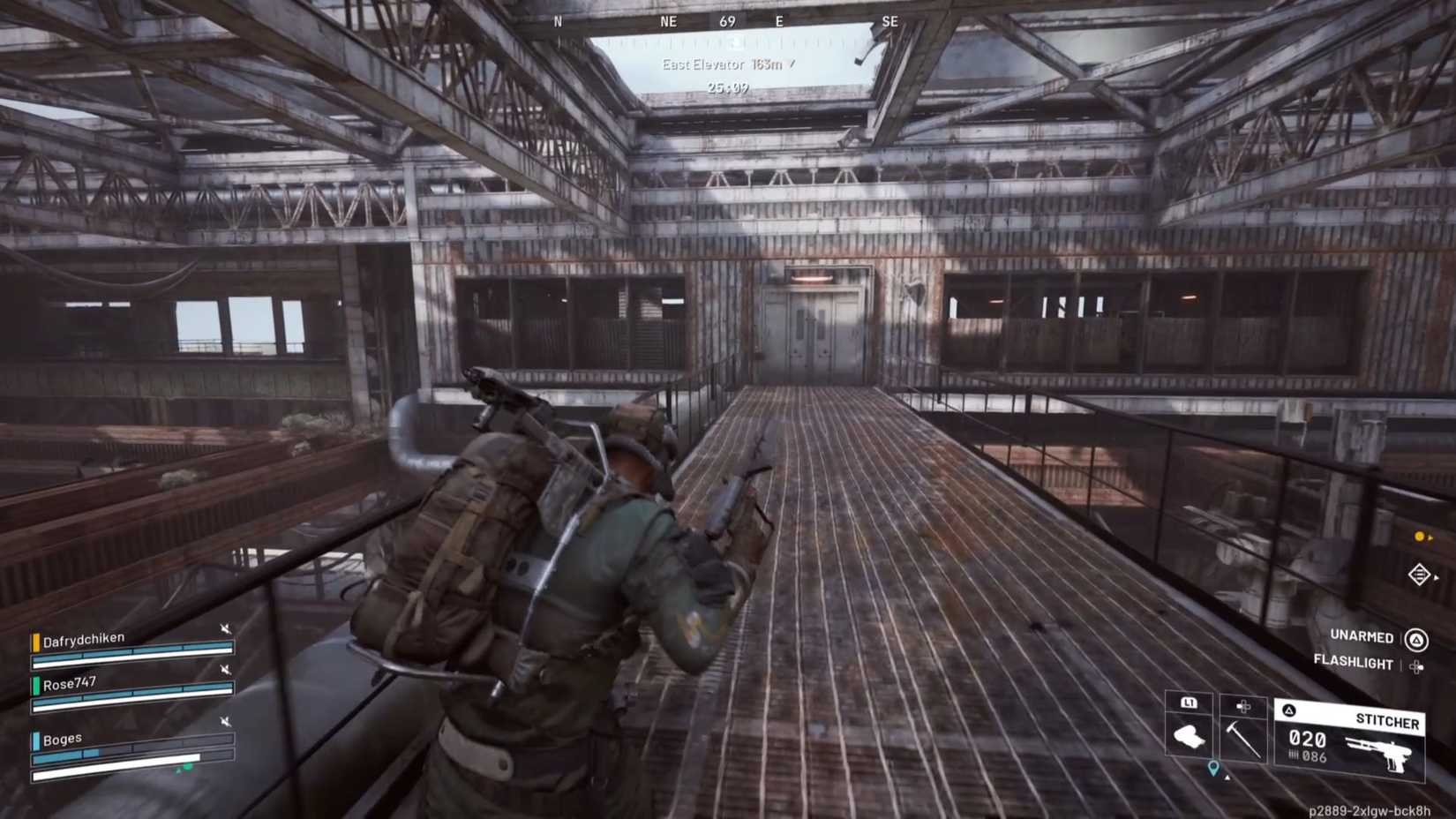Select the bandage healing item icon

[x=1190, y=736]
